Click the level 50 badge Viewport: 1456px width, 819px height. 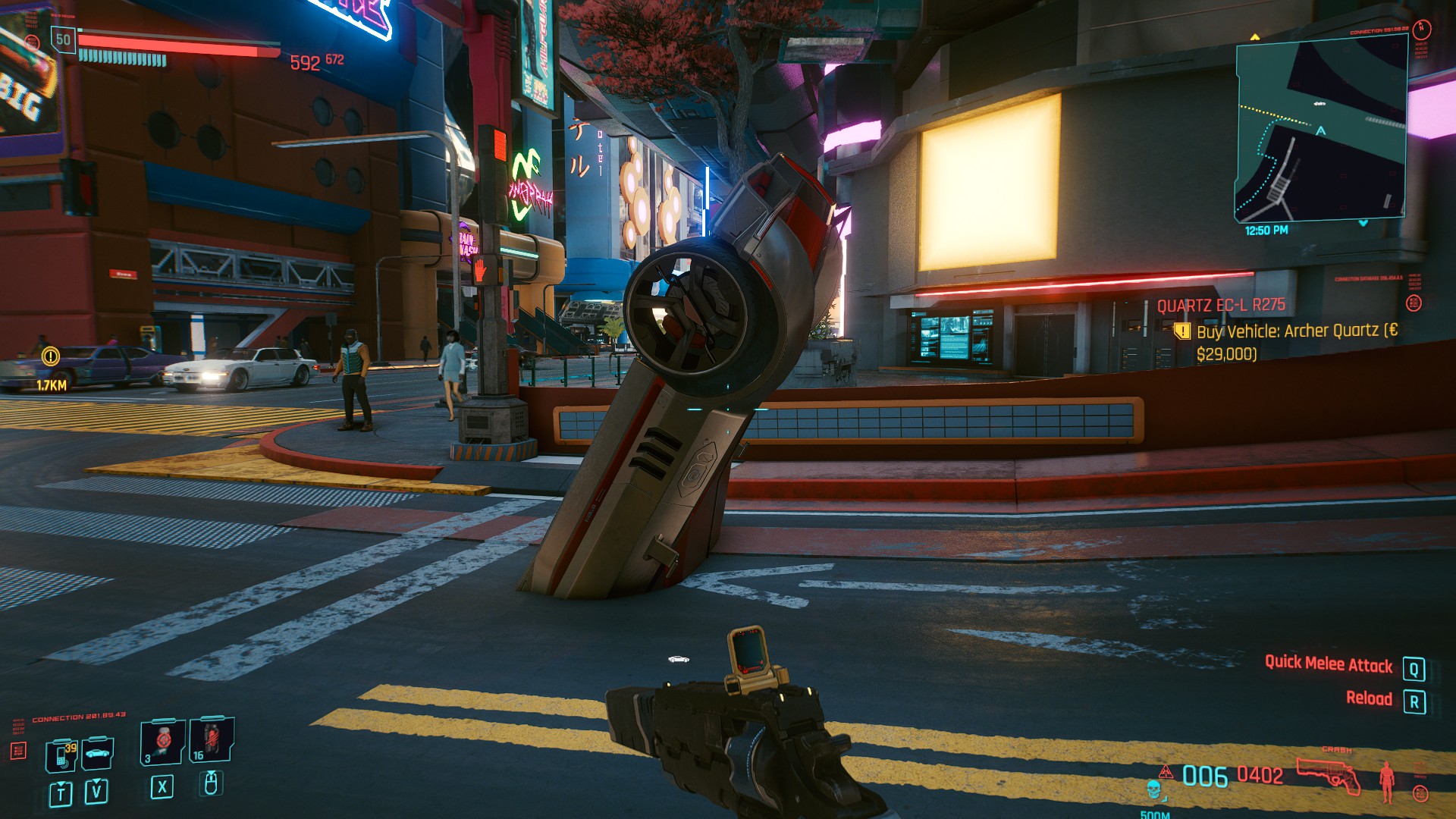(63, 39)
